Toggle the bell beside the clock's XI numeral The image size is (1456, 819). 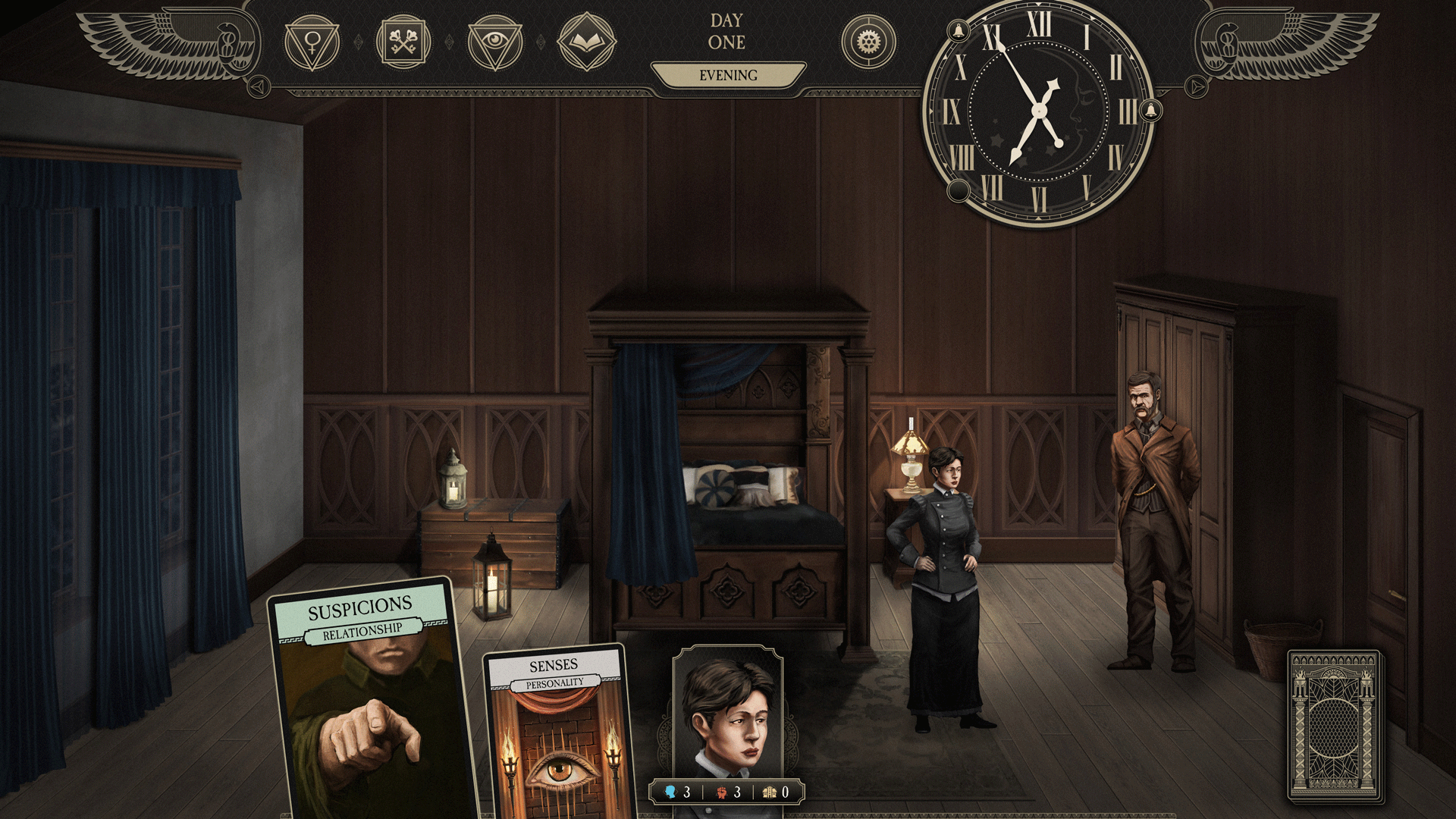point(957,30)
